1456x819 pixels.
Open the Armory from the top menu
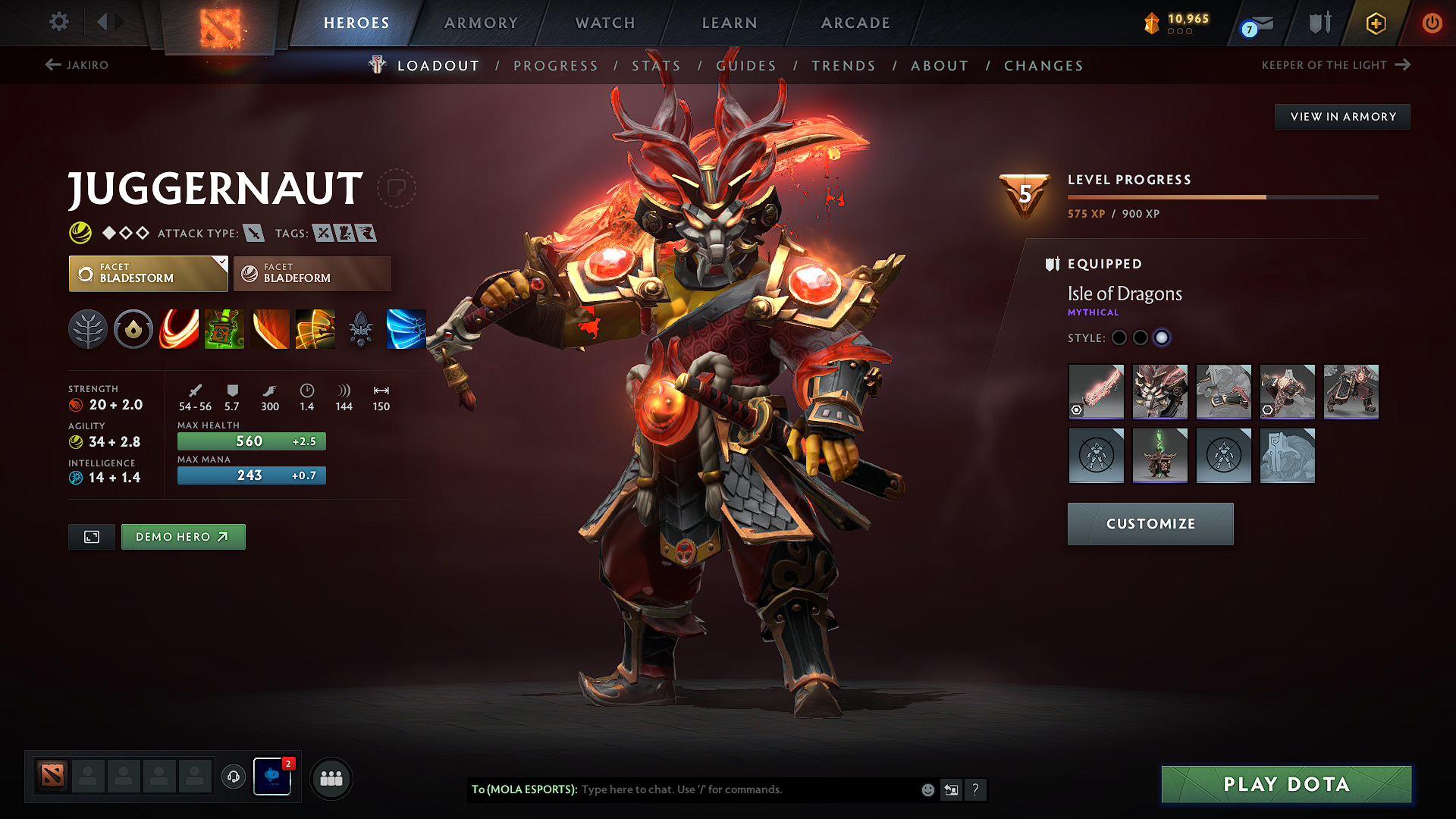point(481,23)
